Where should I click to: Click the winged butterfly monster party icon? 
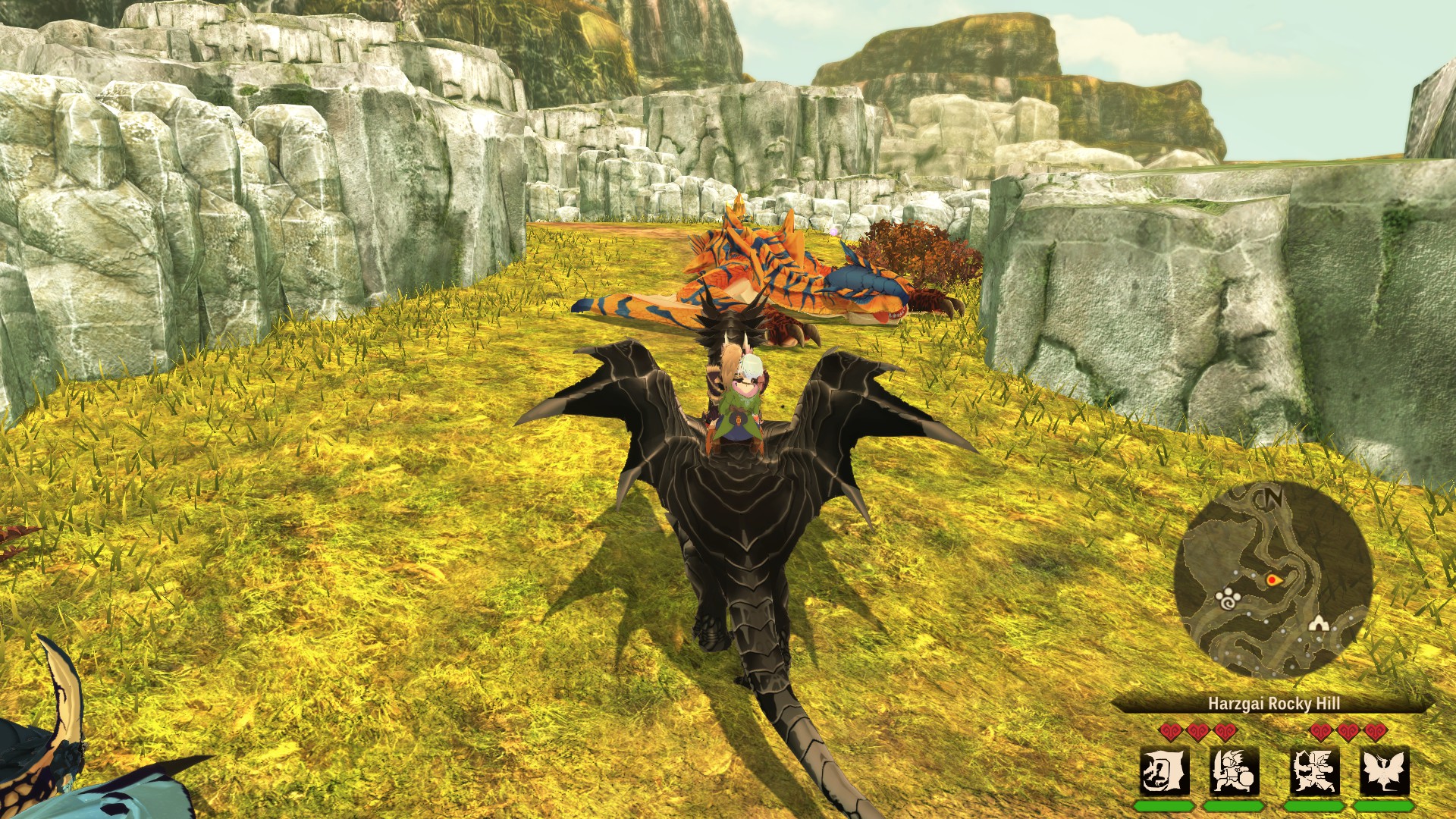click(x=1384, y=772)
